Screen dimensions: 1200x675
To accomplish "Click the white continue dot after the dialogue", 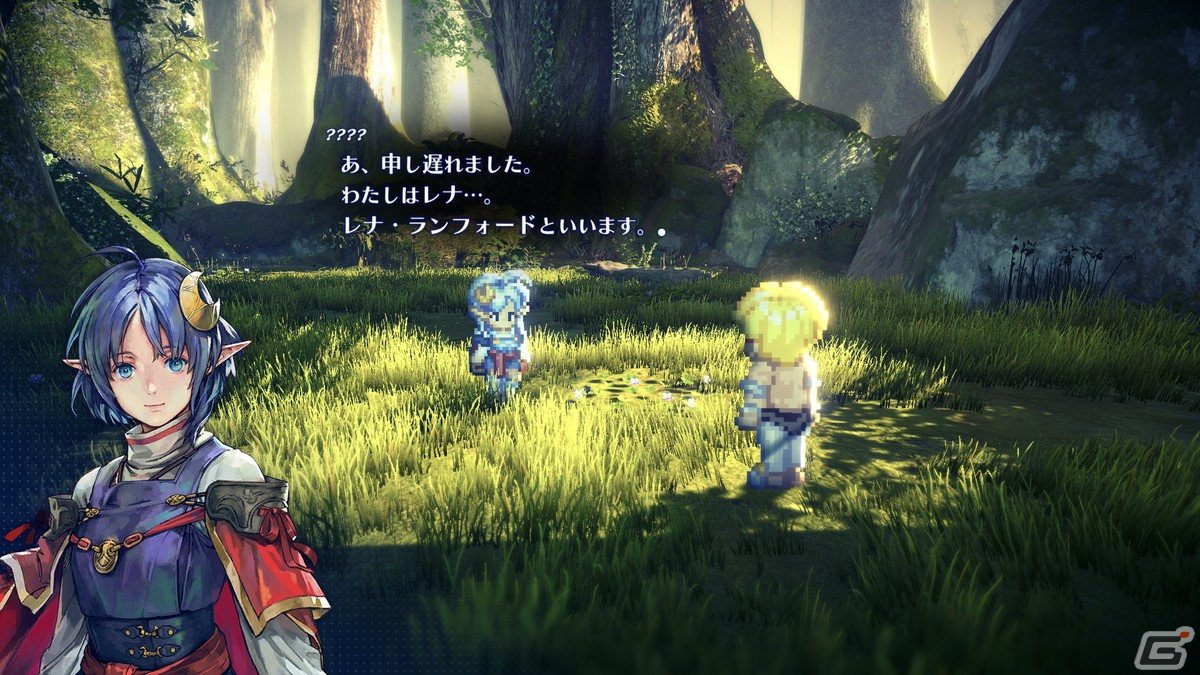I will click(661, 231).
